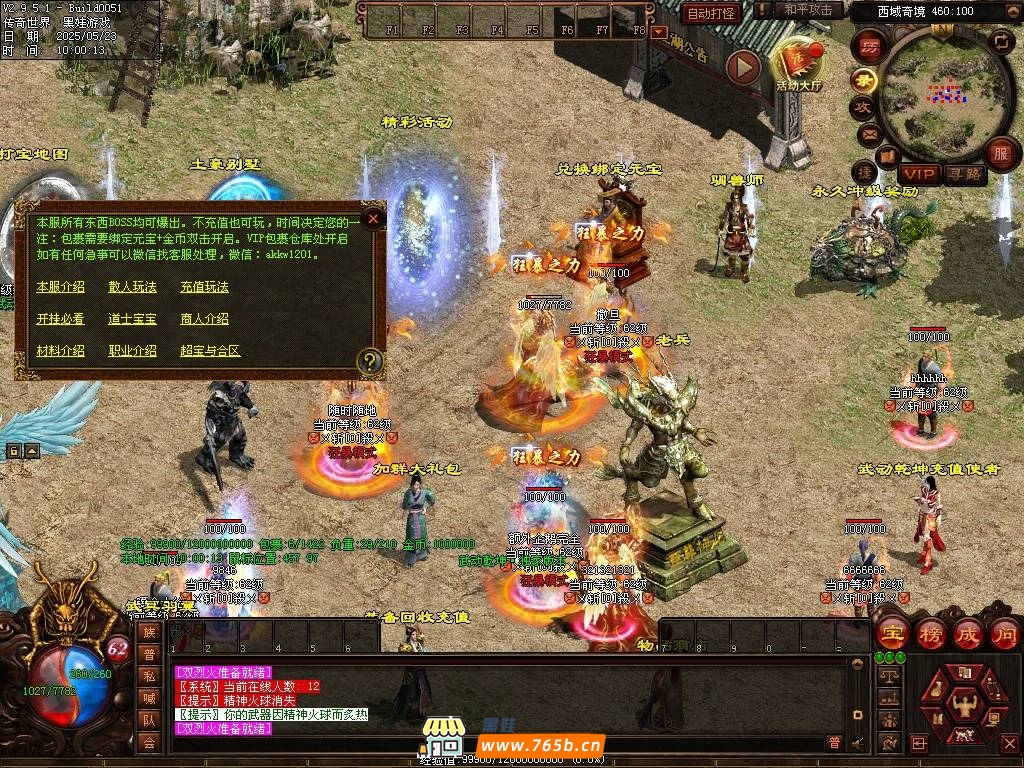Open the 宝 treasure round button
This screenshot has width=1024, height=768.
click(x=891, y=634)
